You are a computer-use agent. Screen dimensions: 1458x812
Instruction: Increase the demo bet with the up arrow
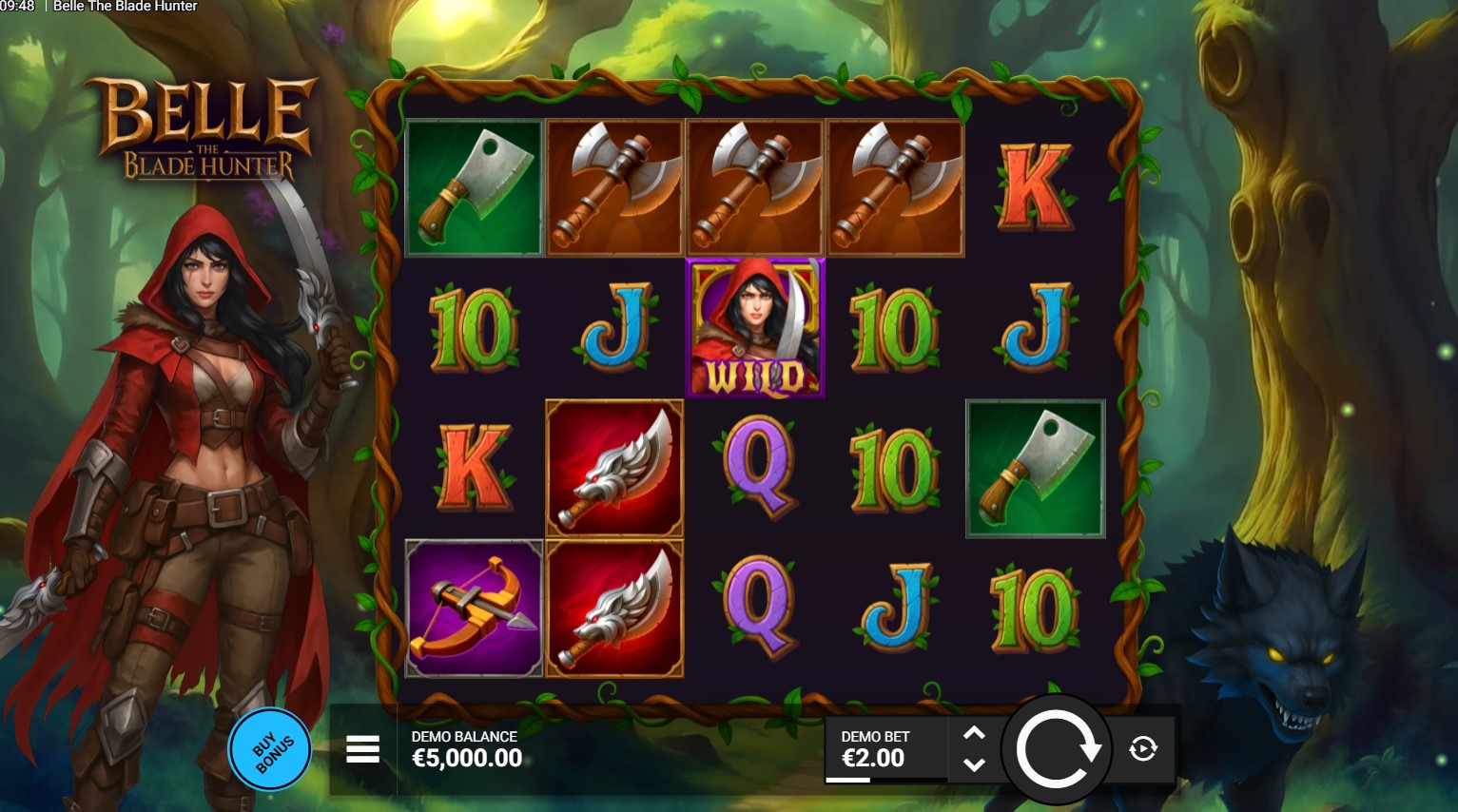(x=974, y=734)
